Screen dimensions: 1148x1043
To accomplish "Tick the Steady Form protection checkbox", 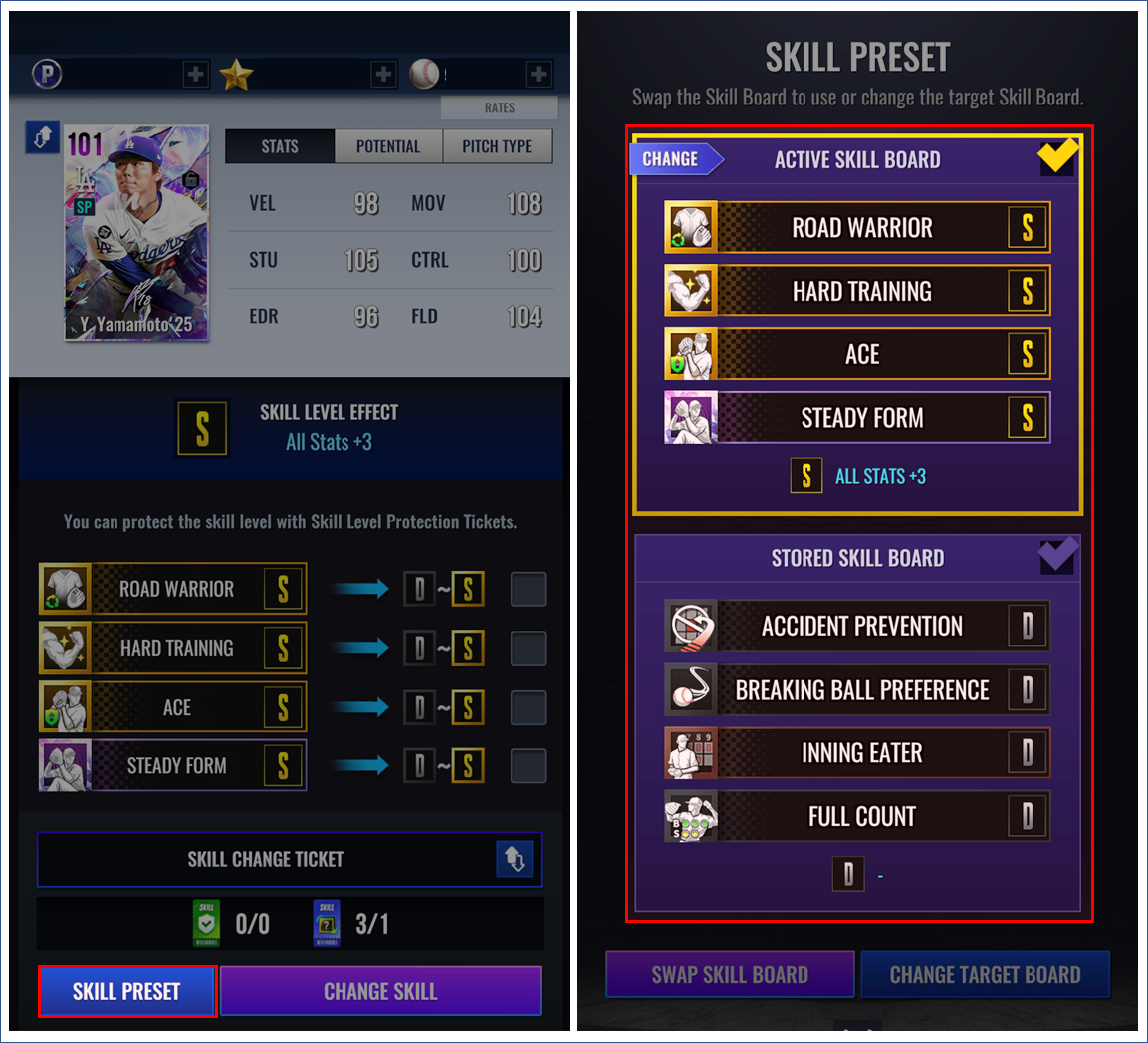I will point(528,765).
